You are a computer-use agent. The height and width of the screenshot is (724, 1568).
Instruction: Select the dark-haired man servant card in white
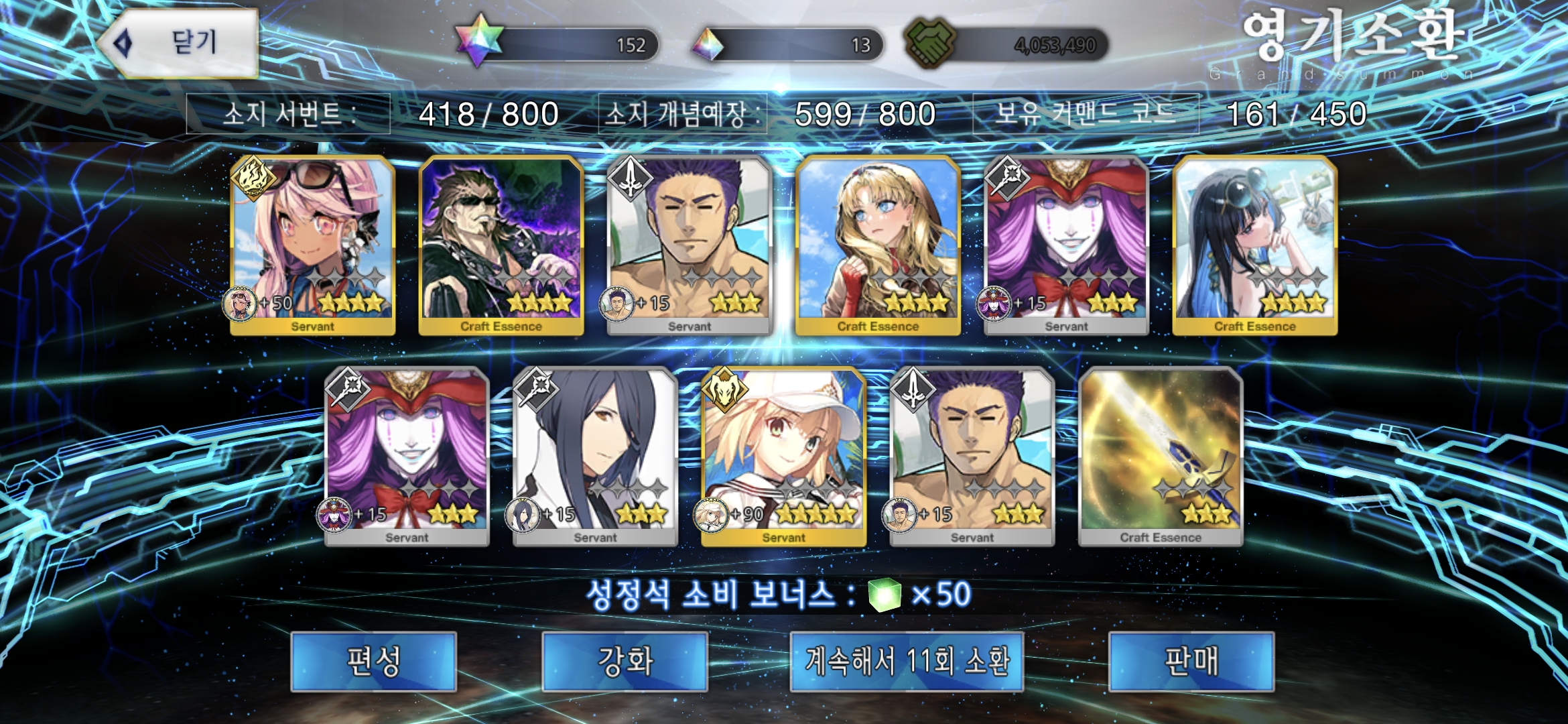click(595, 456)
